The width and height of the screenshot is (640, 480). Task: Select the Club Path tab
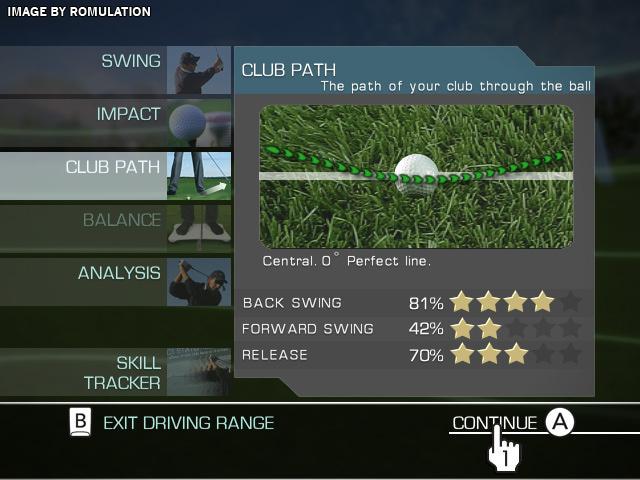click(115, 175)
